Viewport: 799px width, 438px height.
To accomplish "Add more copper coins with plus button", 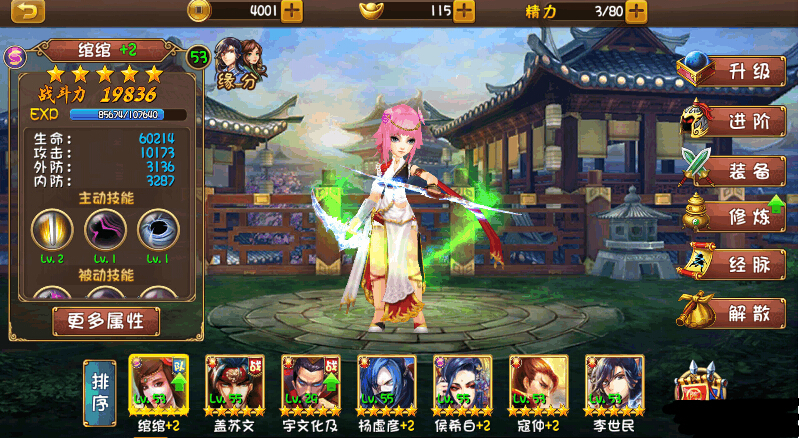I will 292,12.
